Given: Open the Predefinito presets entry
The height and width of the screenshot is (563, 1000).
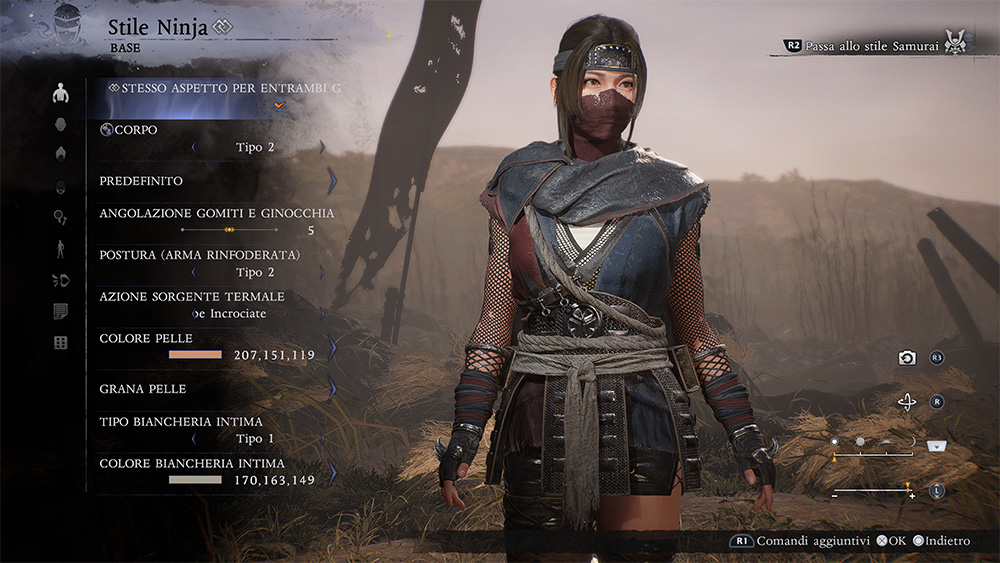Looking at the screenshot, I should [x=213, y=181].
